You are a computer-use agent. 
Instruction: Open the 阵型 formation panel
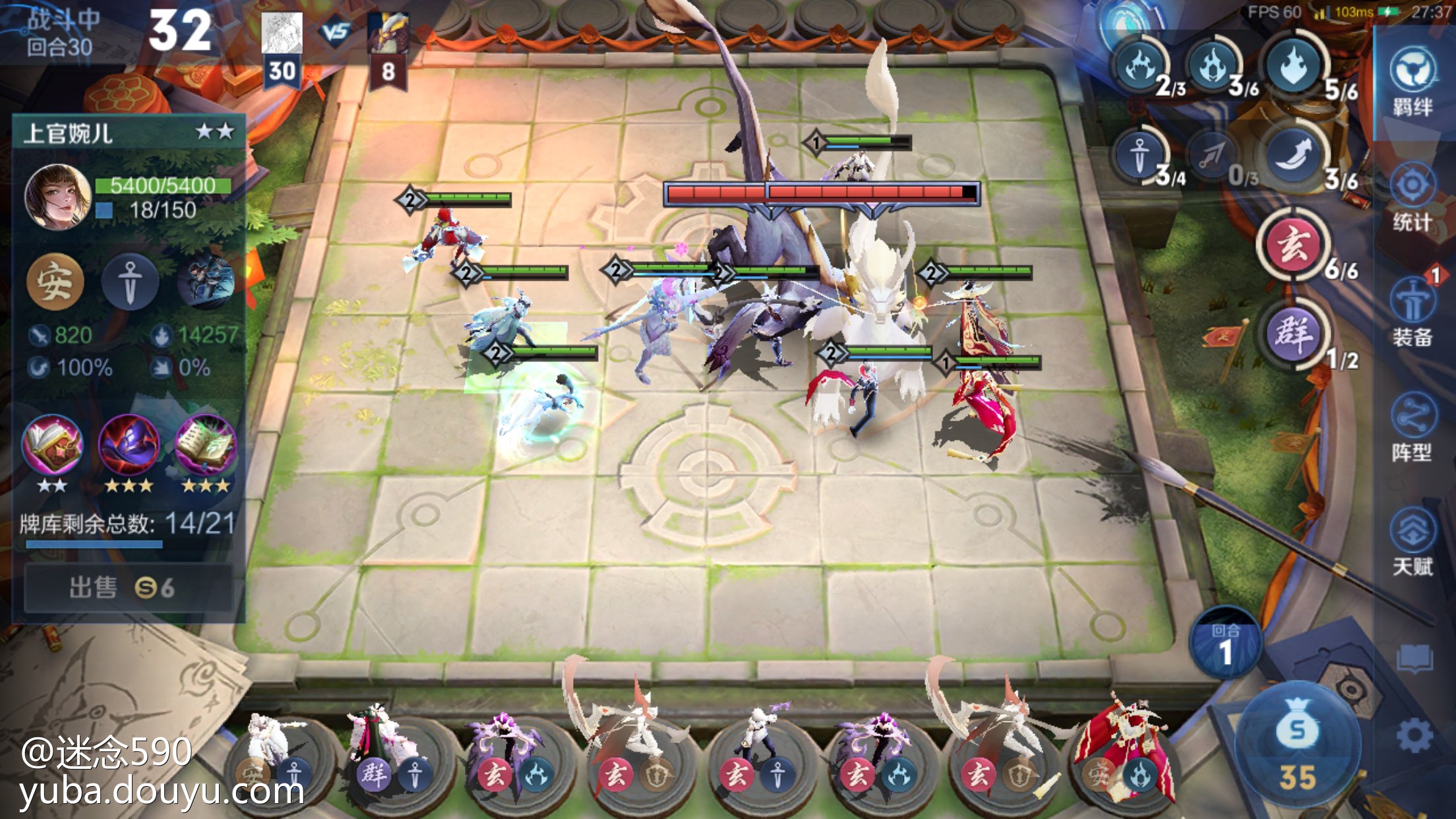tap(1412, 429)
